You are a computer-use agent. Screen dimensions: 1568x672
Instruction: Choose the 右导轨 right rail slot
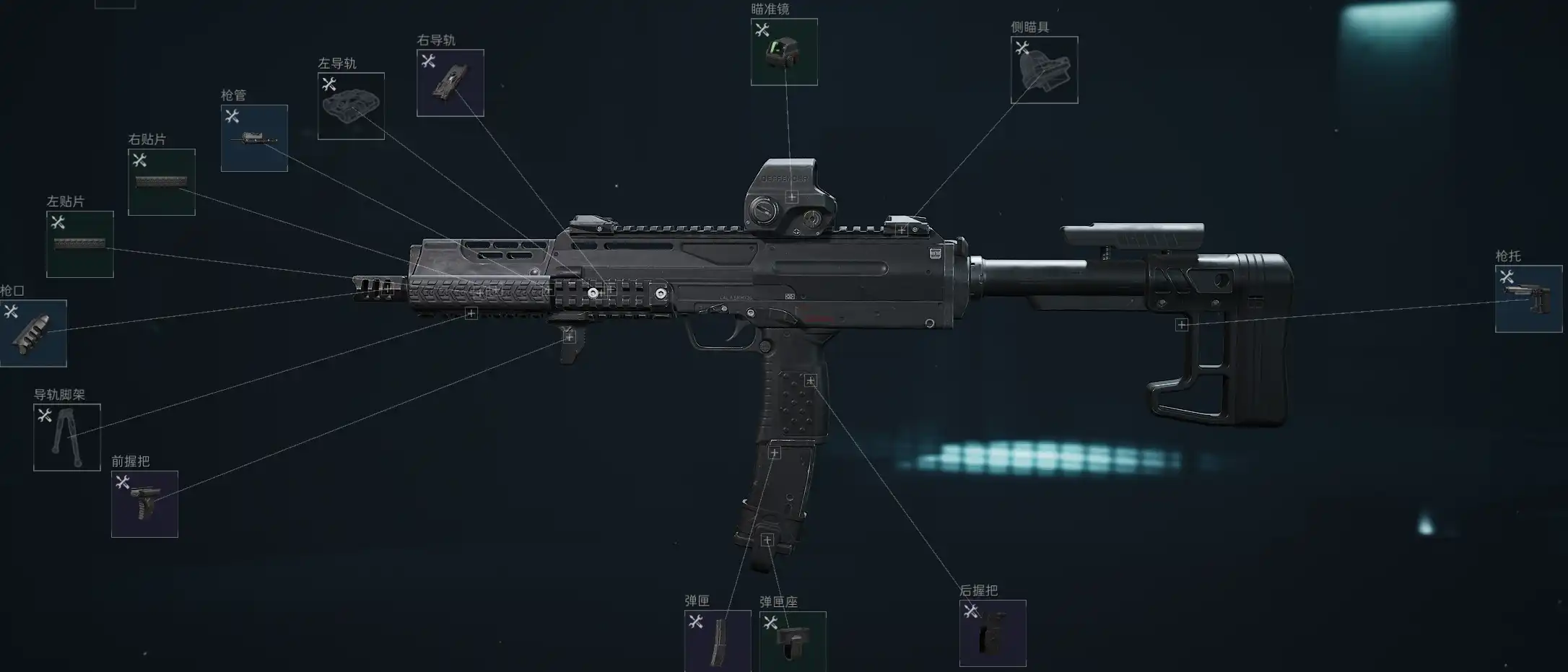point(450,83)
